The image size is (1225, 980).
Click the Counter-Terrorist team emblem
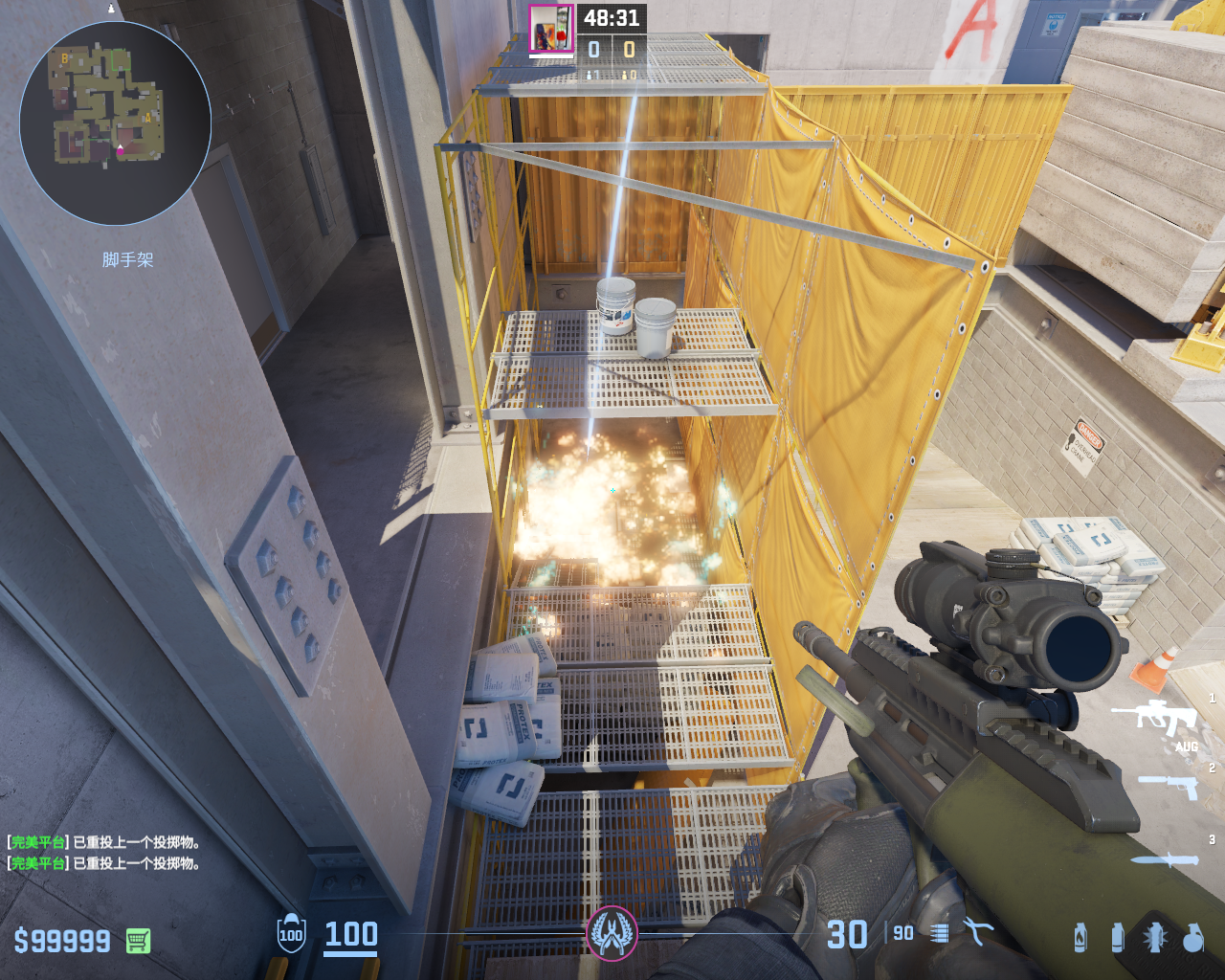click(612, 932)
